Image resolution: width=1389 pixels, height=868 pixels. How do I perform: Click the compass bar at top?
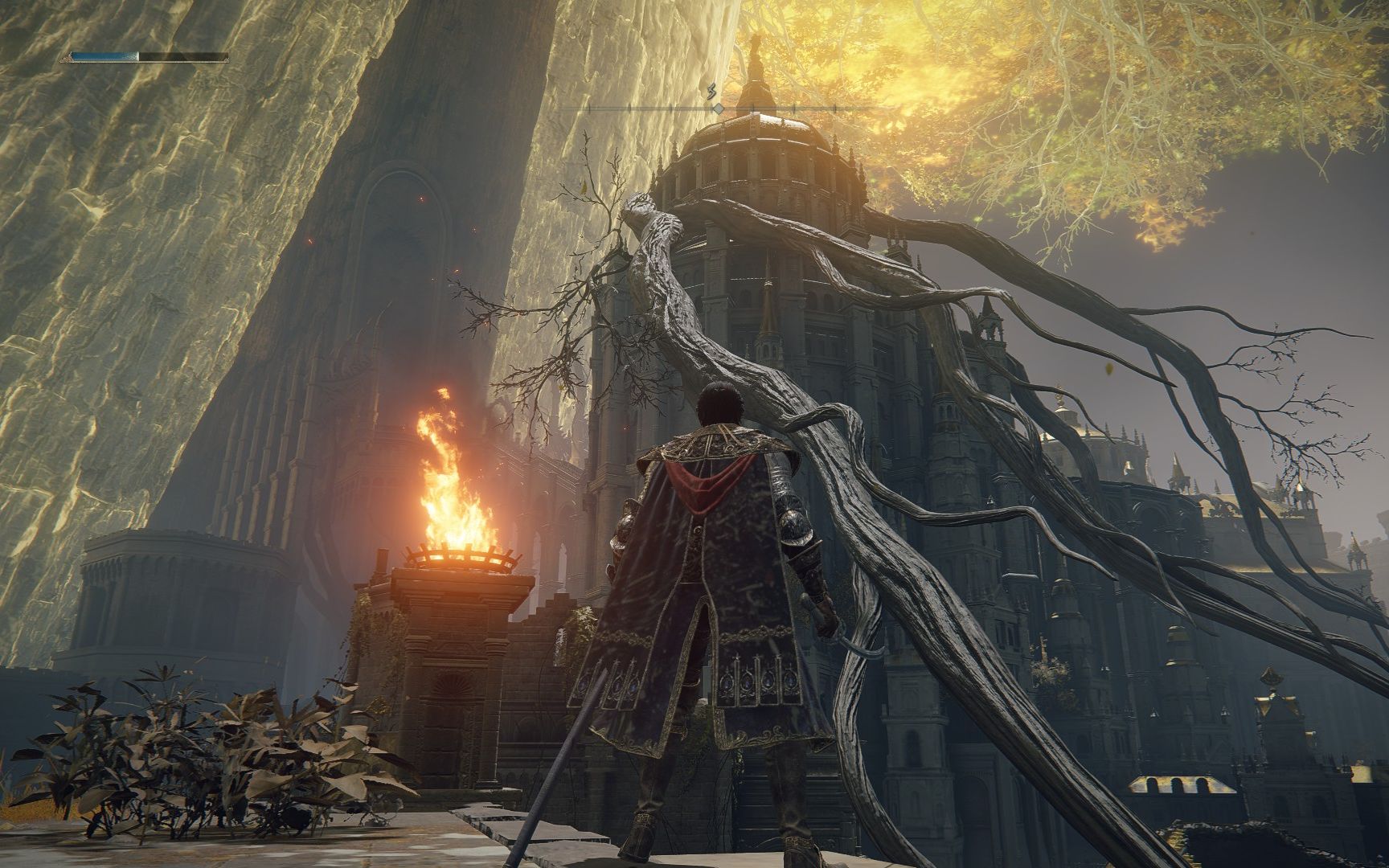click(718, 107)
